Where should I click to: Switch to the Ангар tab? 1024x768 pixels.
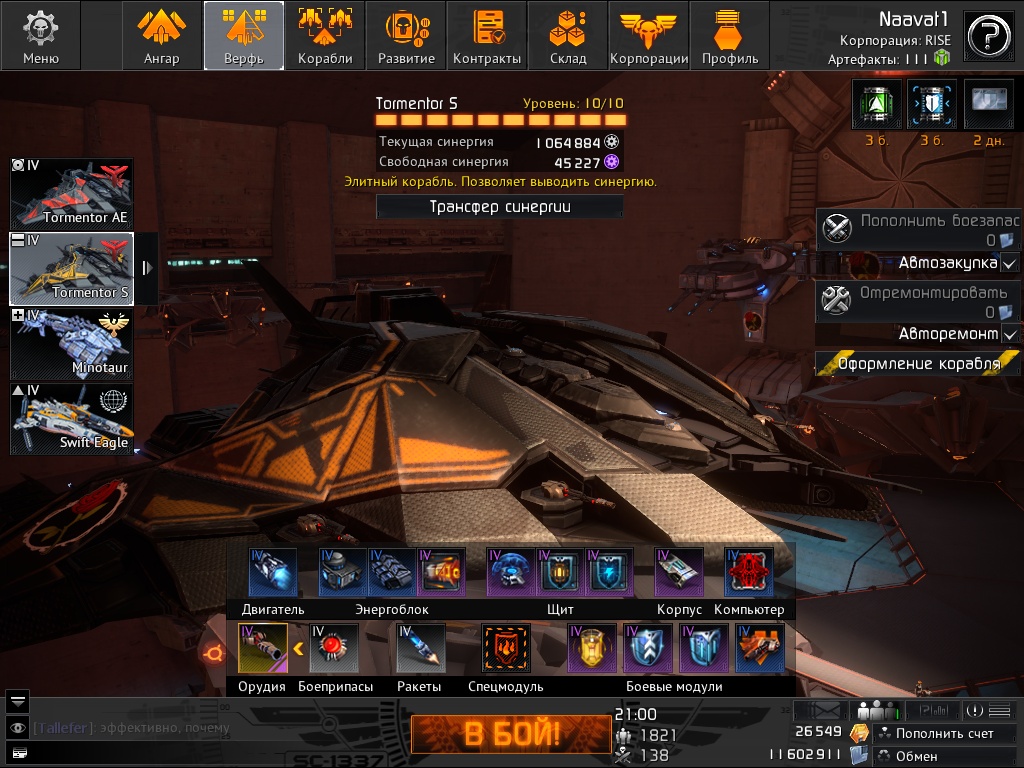coord(162,35)
